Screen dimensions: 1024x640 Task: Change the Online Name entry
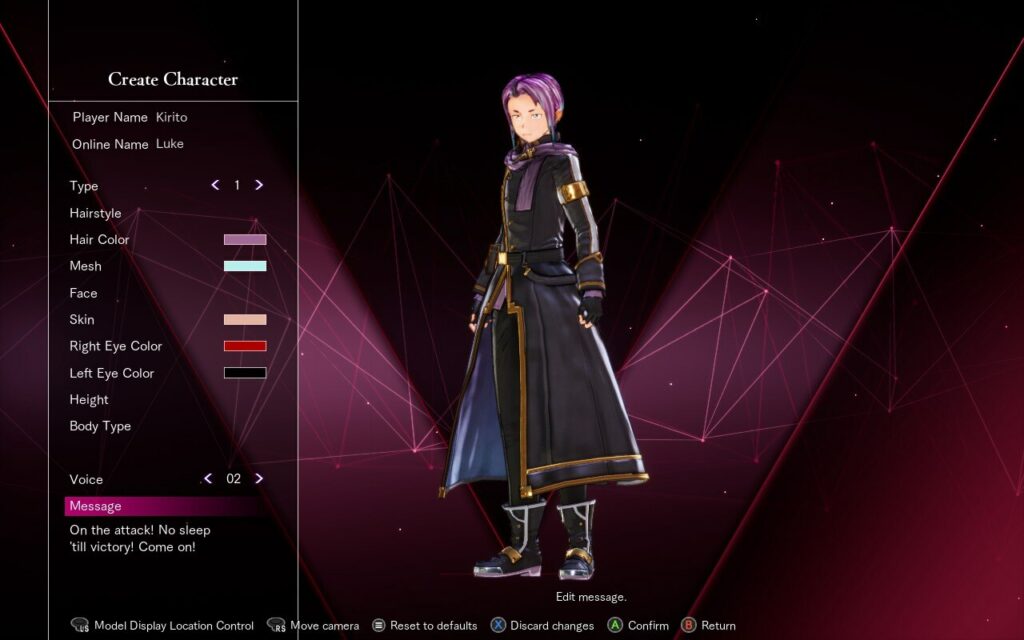pyautogui.click(x=170, y=144)
